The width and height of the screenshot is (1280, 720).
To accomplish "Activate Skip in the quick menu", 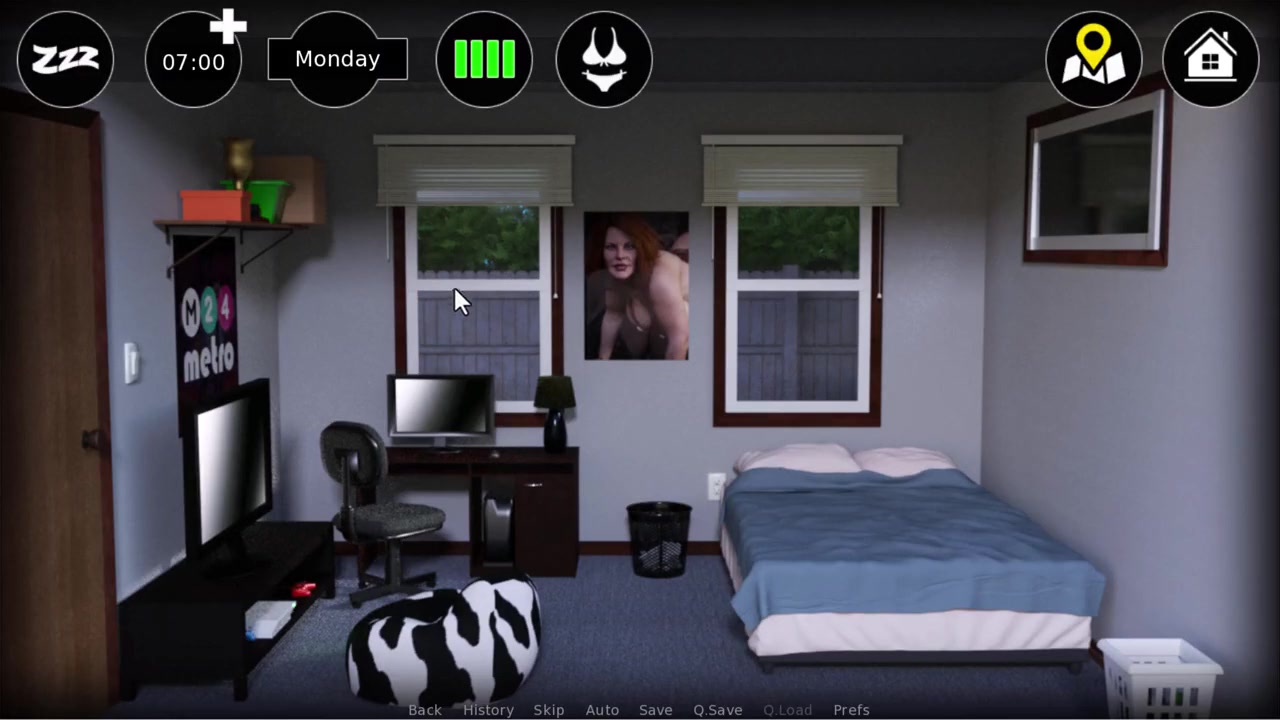I will (549, 710).
